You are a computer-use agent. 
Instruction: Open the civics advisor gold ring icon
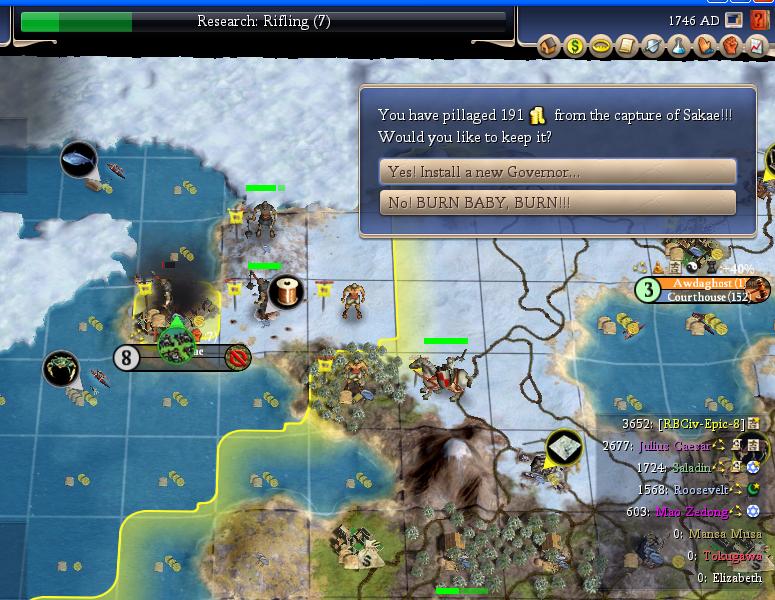point(601,45)
